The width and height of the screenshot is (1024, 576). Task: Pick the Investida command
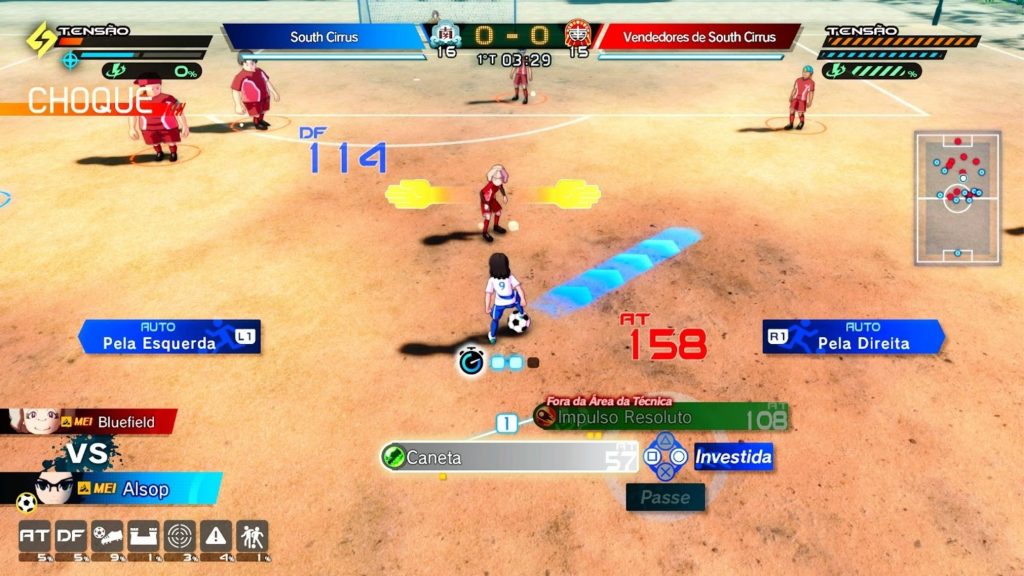[x=733, y=457]
